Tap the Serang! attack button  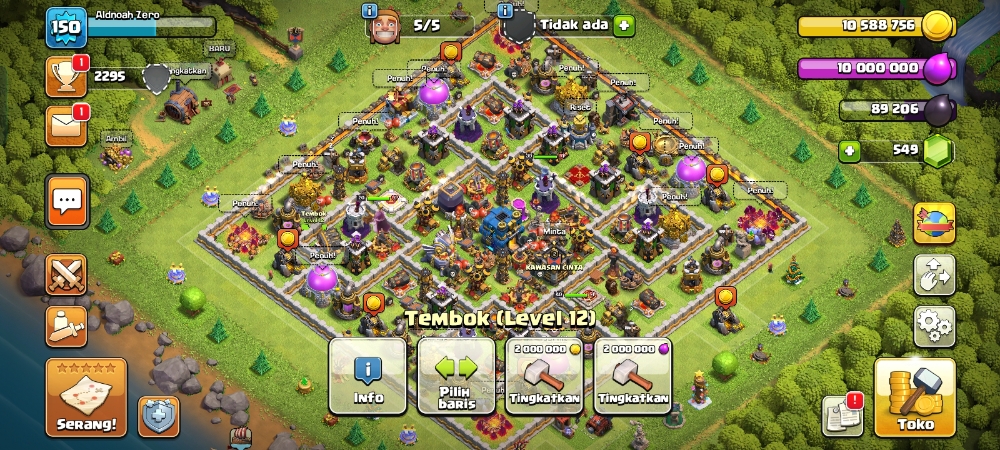tap(86, 397)
